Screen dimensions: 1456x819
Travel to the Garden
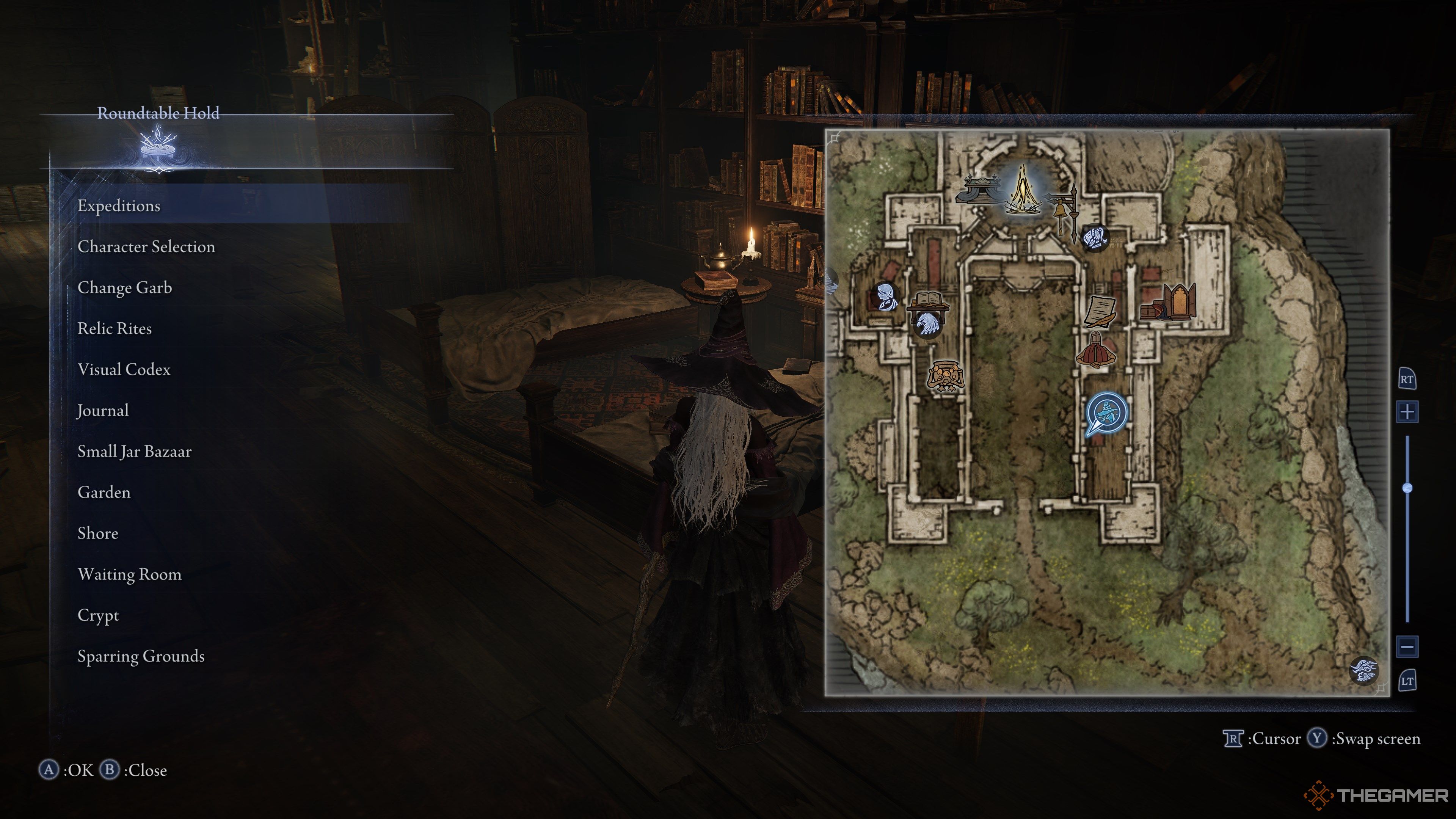[x=104, y=493]
